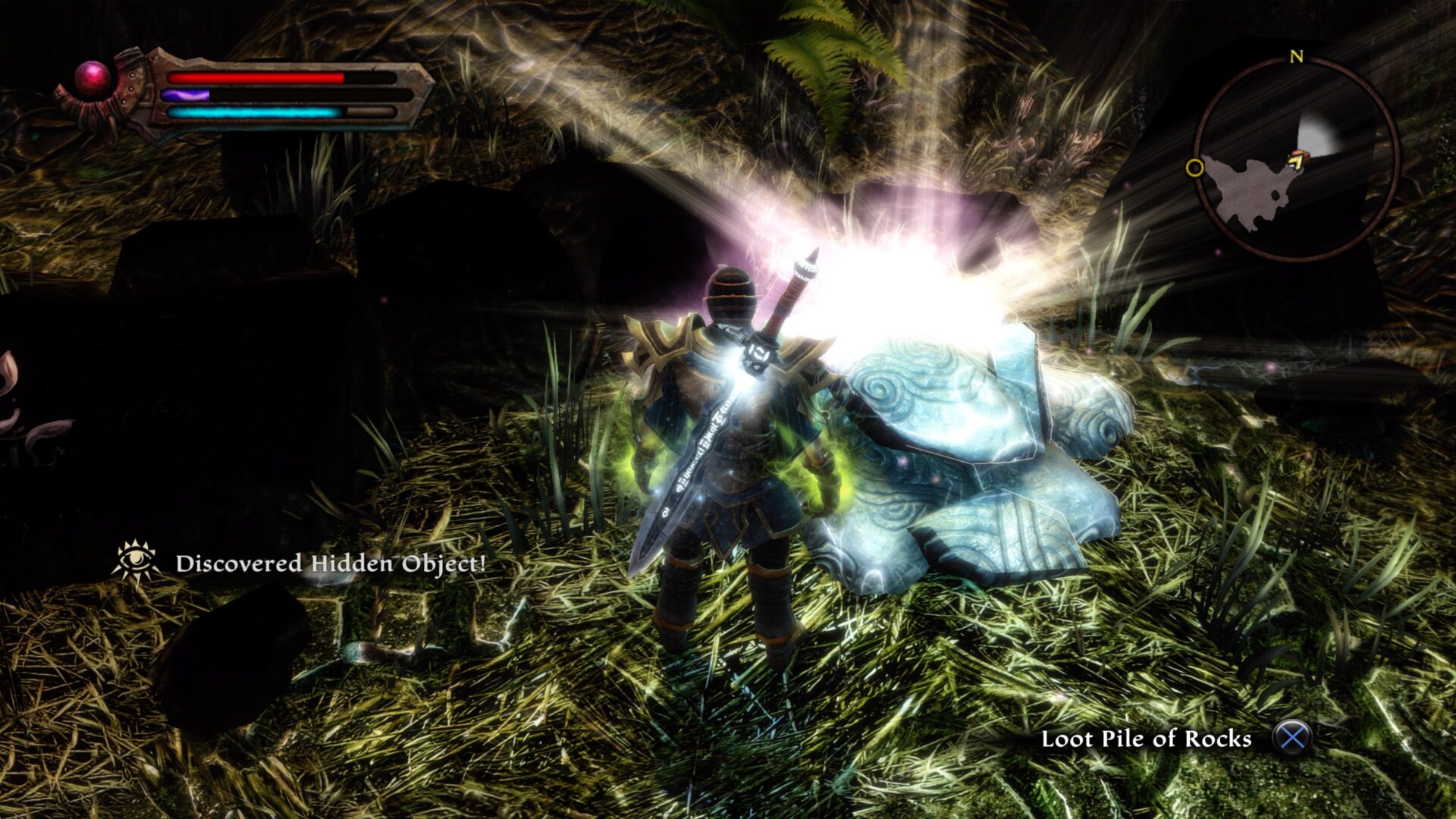Choose the Loot Pile of Rocks prompt
This screenshot has width=1456, height=819.
[1146, 739]
